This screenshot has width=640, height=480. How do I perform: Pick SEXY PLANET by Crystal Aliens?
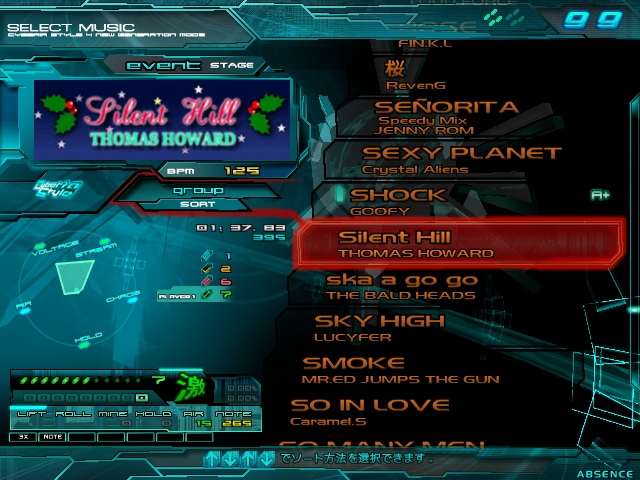point(460,160)
